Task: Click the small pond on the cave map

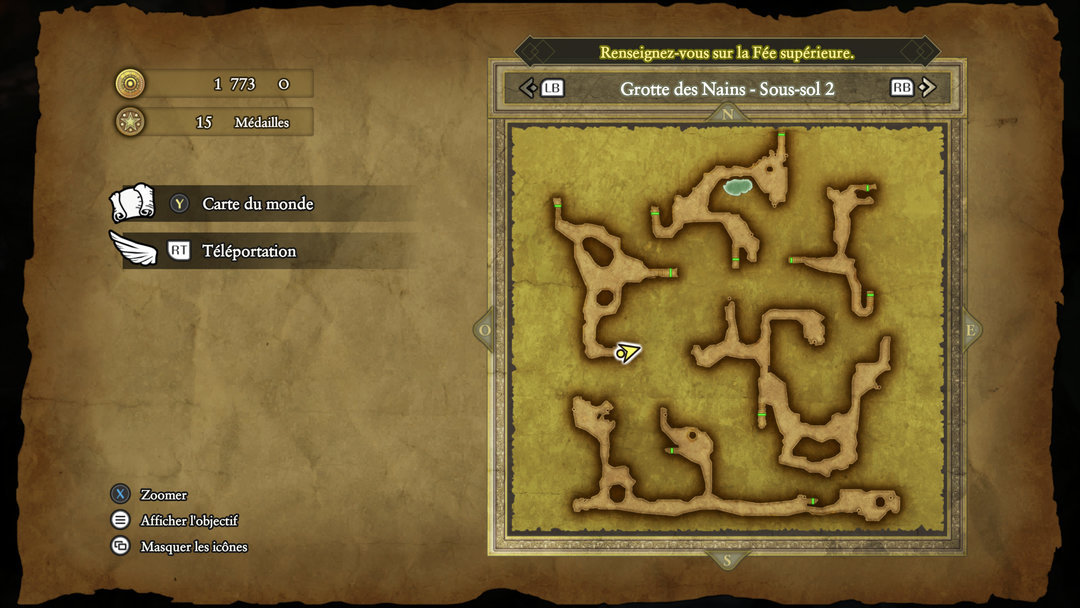Action: (x=738, y=186)
